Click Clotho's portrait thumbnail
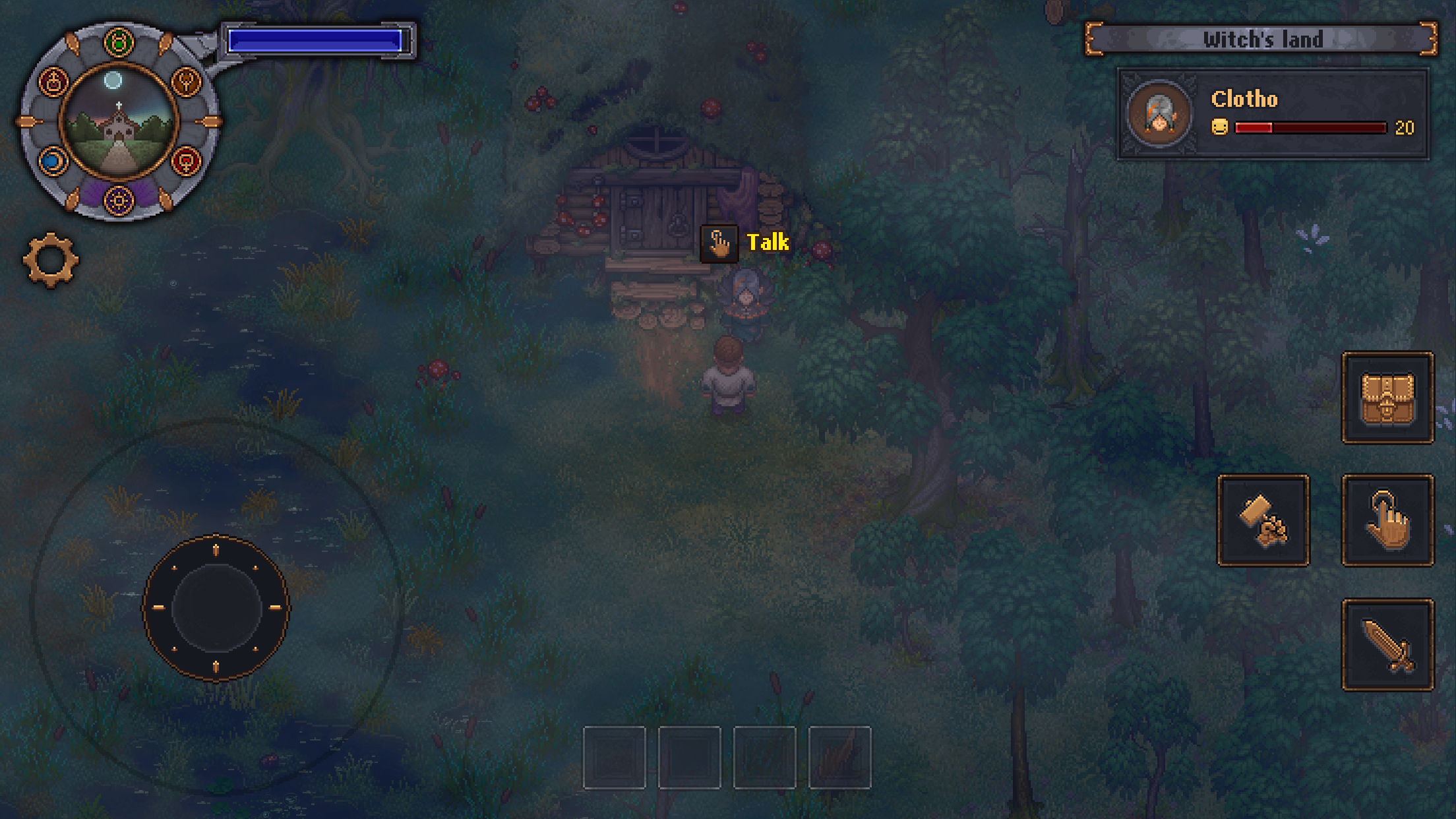 coord(1159,114)
